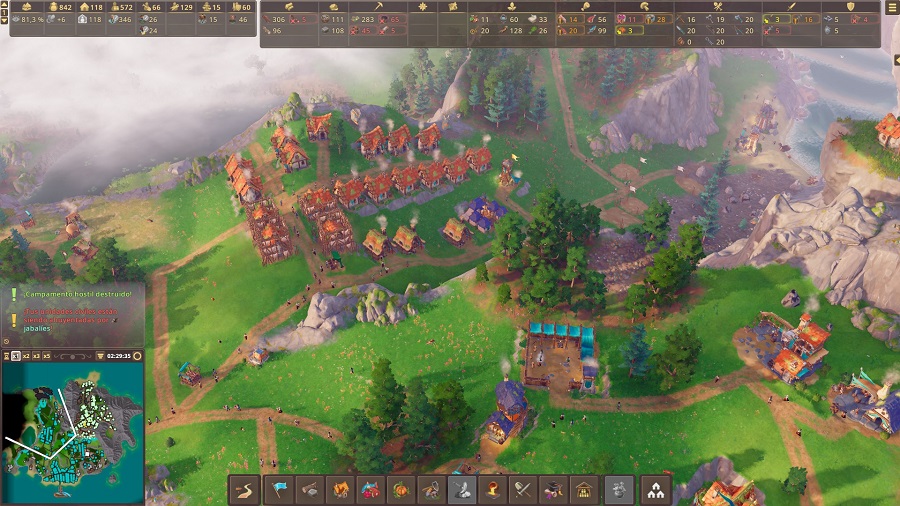Open the wooden barn storage category
The image size is (900, 506).
584,490
